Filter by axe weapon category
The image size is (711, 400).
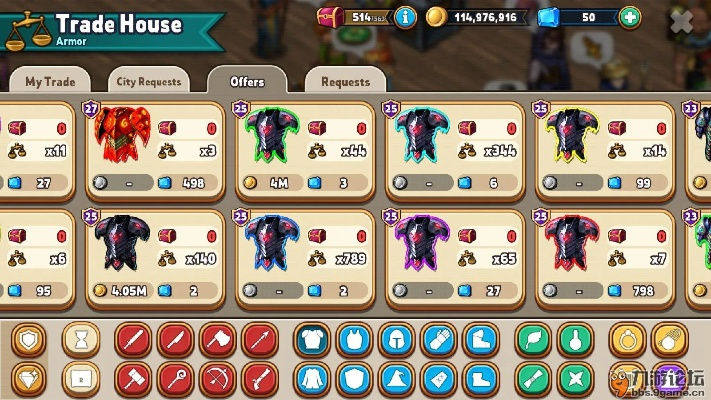click(x=217, y=340)
